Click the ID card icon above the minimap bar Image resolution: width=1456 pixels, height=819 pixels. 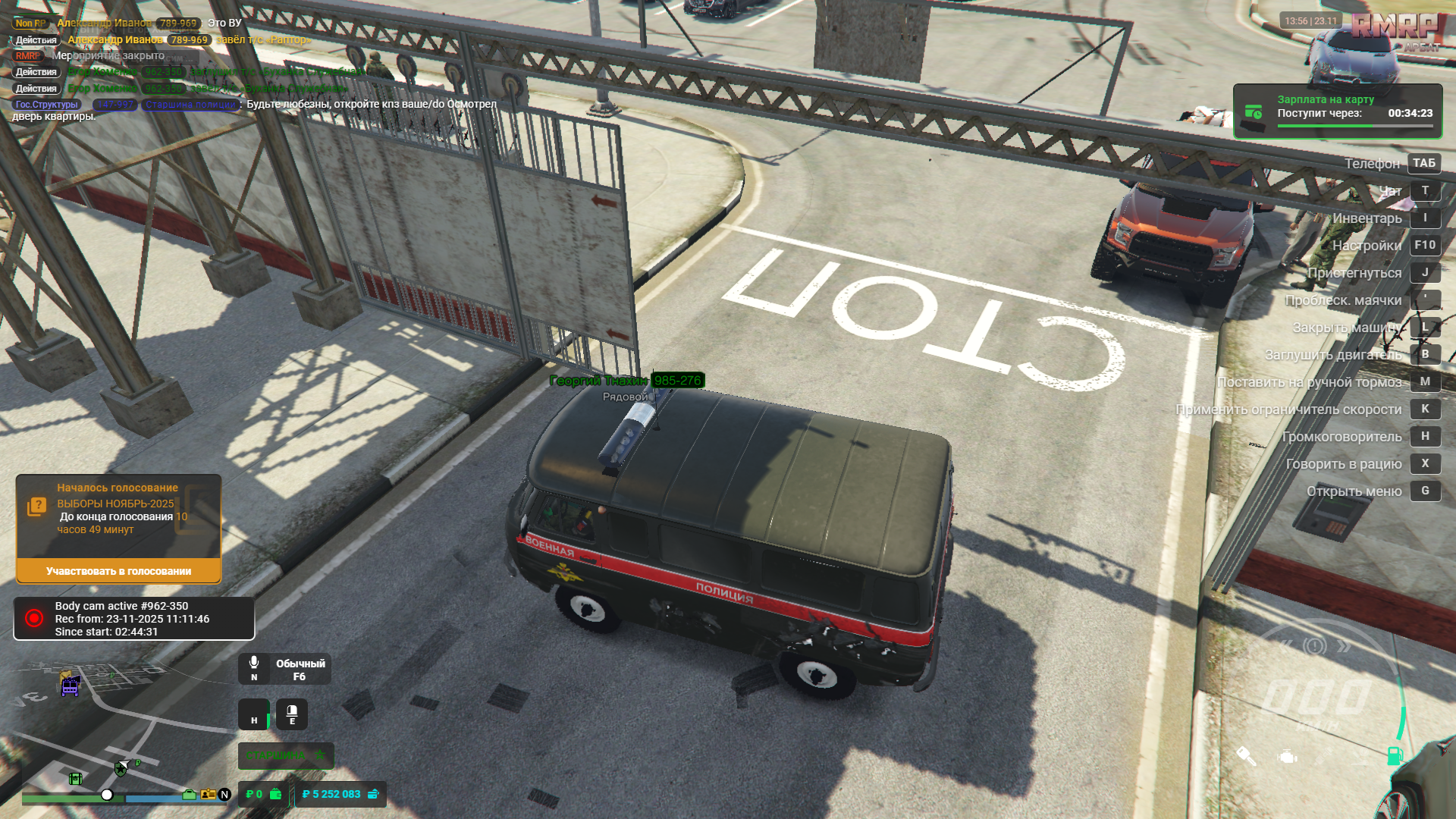tap(207, 796)
